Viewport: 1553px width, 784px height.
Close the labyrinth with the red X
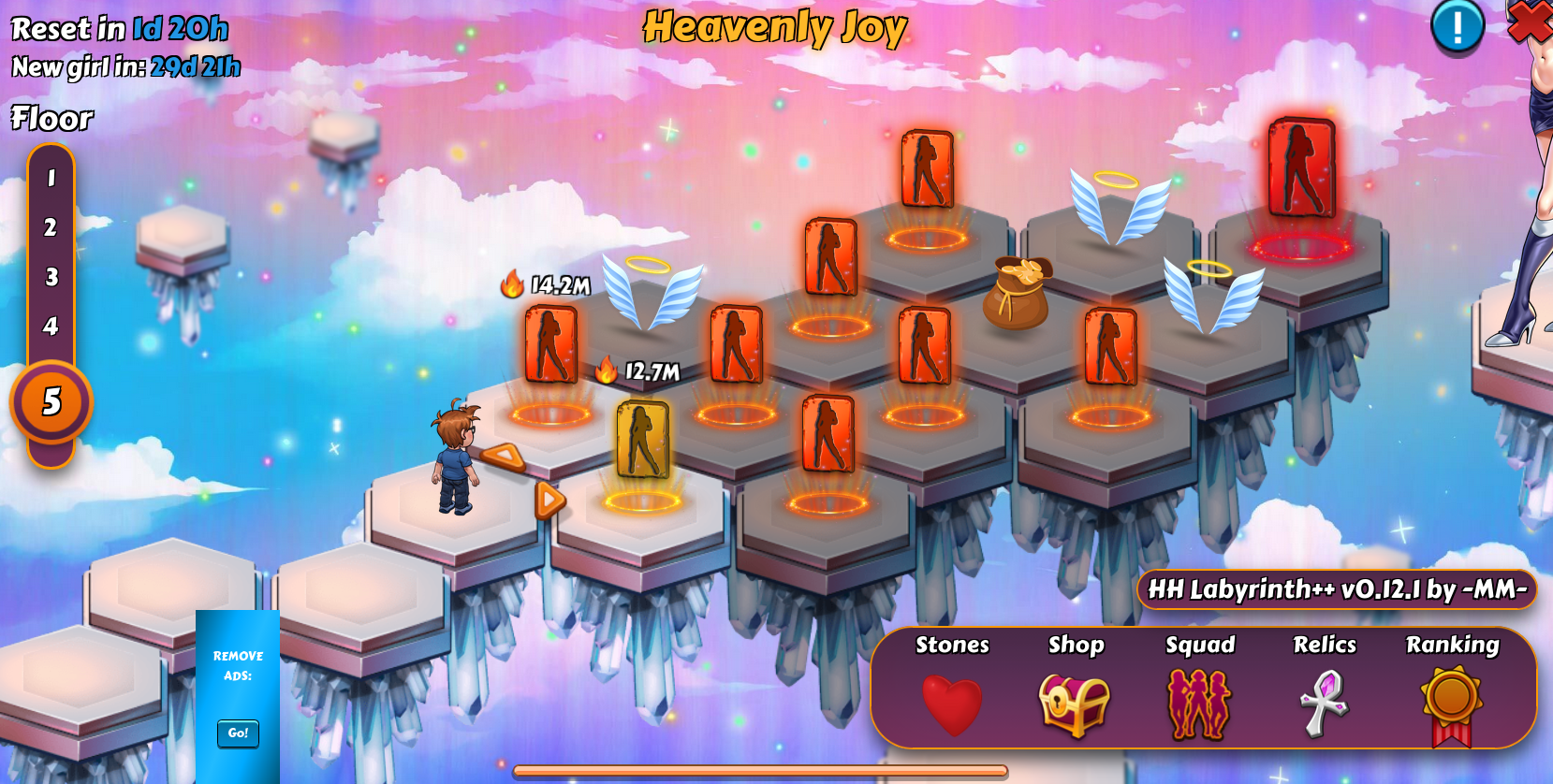(x=1531, y=21)
